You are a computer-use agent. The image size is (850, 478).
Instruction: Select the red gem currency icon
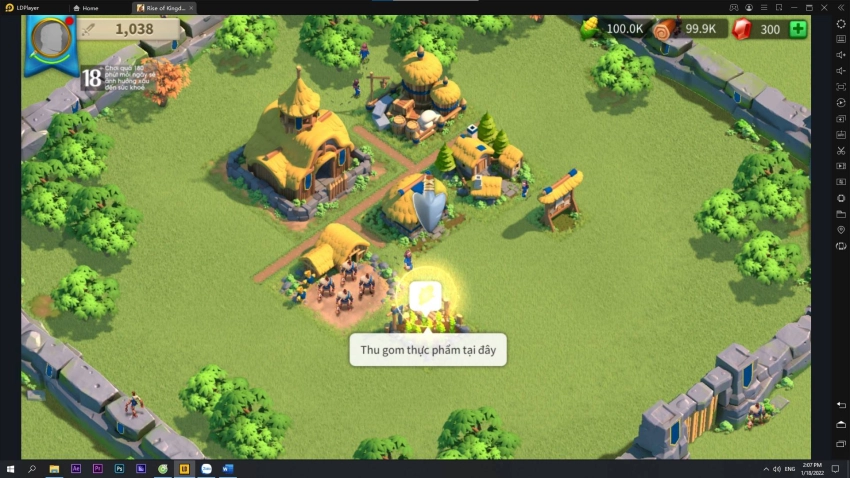pyautogui.click(x=741, y=29)
